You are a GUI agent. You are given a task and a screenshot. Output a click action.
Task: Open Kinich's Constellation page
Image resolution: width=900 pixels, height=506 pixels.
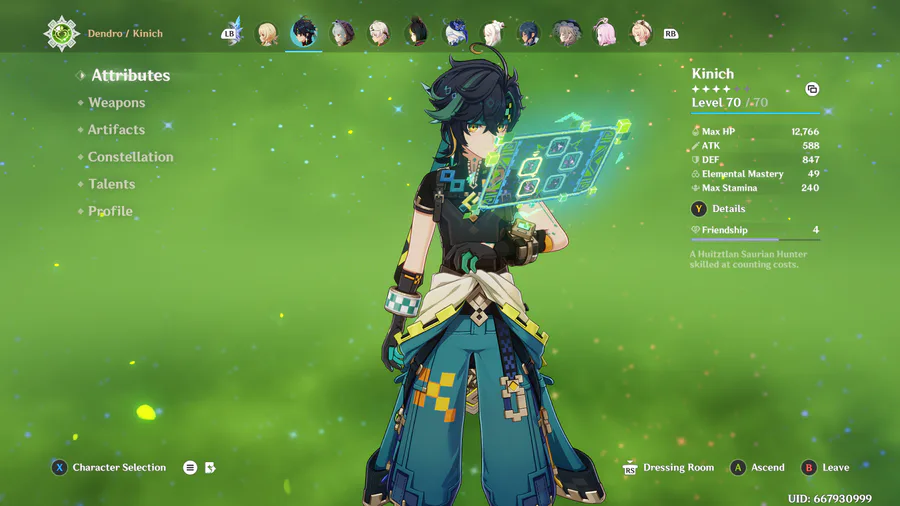(130, 157)
